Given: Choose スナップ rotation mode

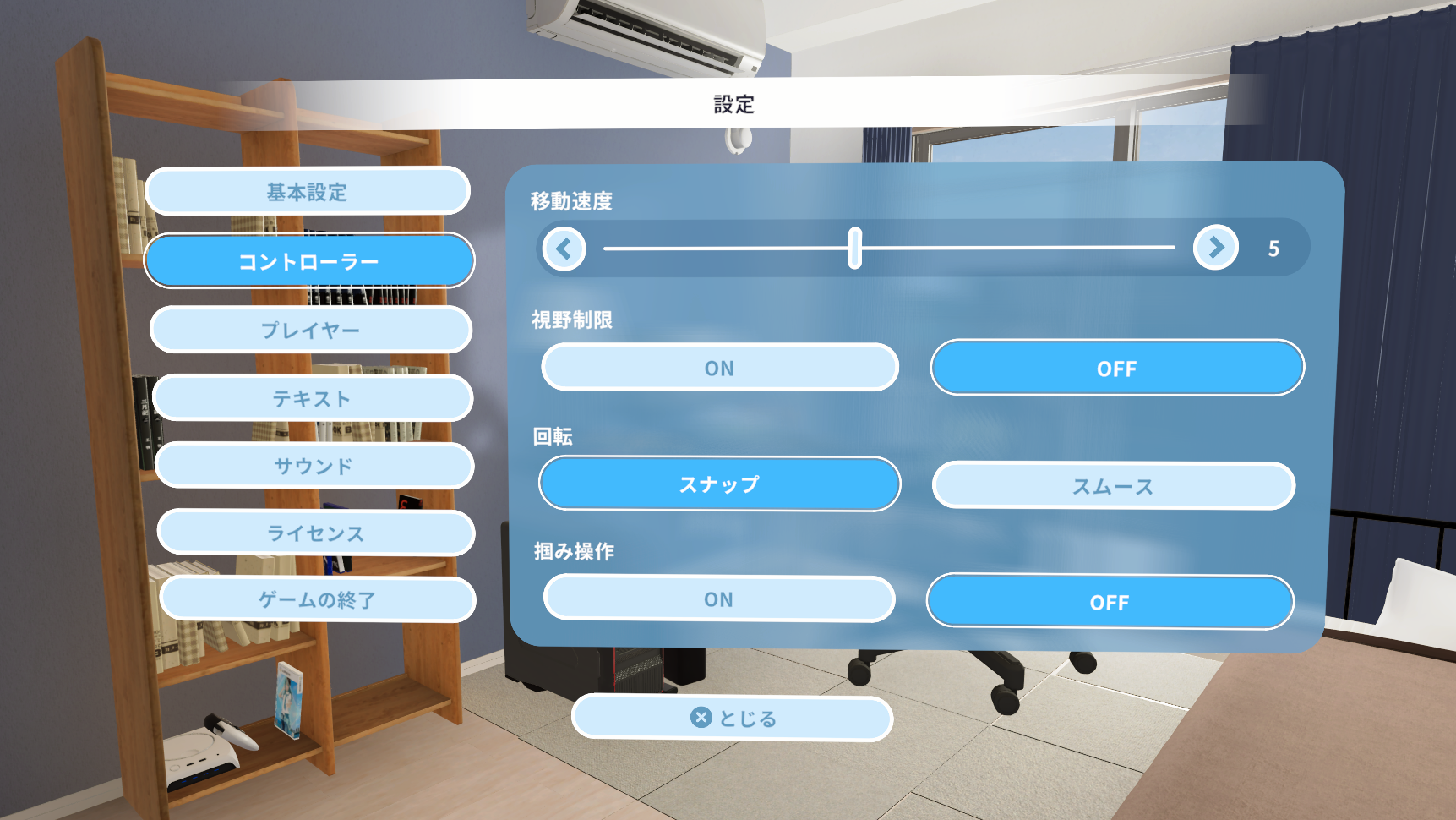Looking at the screenshot, I should (x=720, y=484).
